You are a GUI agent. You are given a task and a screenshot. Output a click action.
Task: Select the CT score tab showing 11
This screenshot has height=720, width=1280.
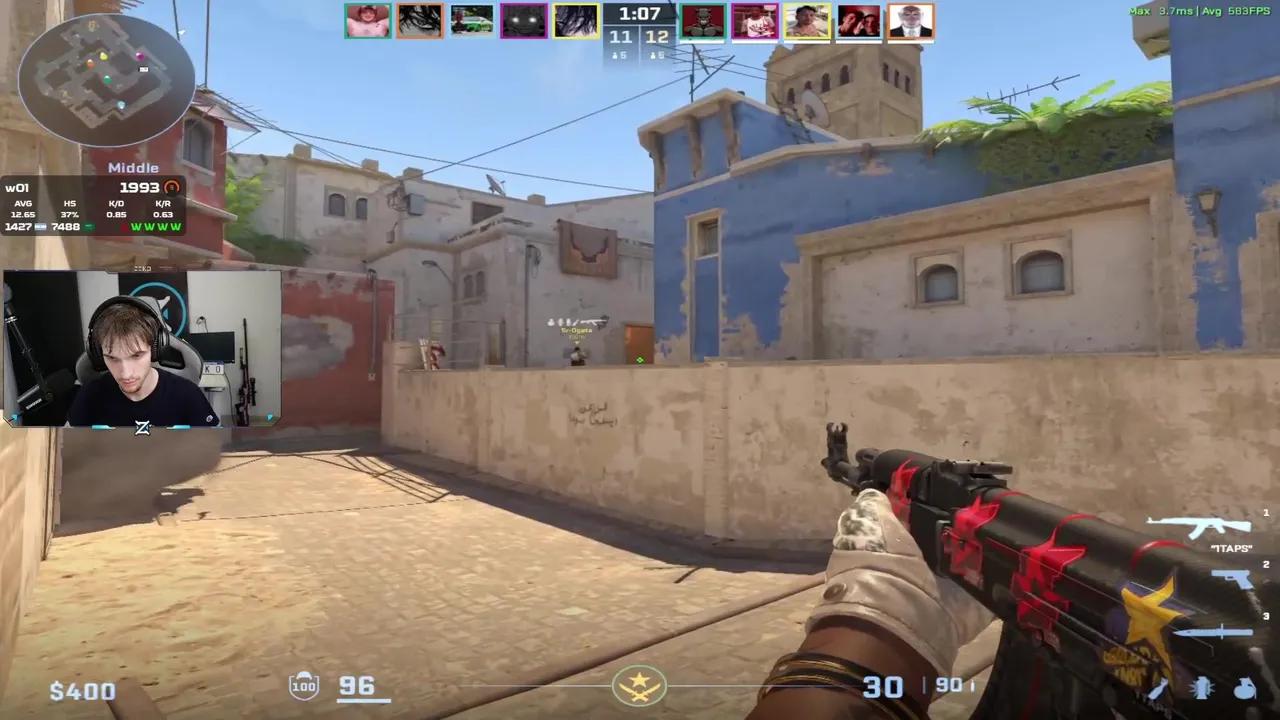coord(620,37)
